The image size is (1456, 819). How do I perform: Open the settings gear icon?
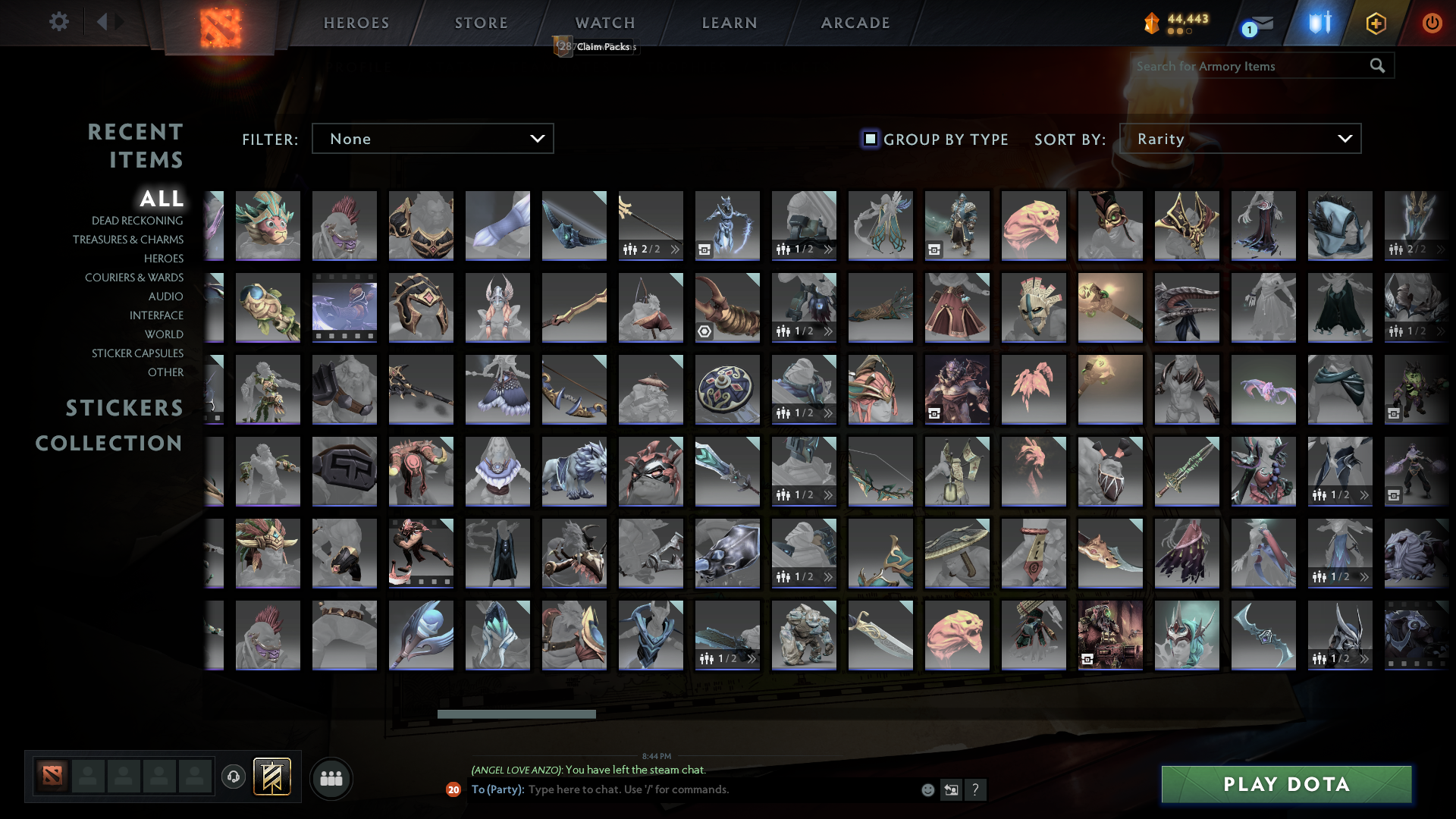[x=58, y=21]
